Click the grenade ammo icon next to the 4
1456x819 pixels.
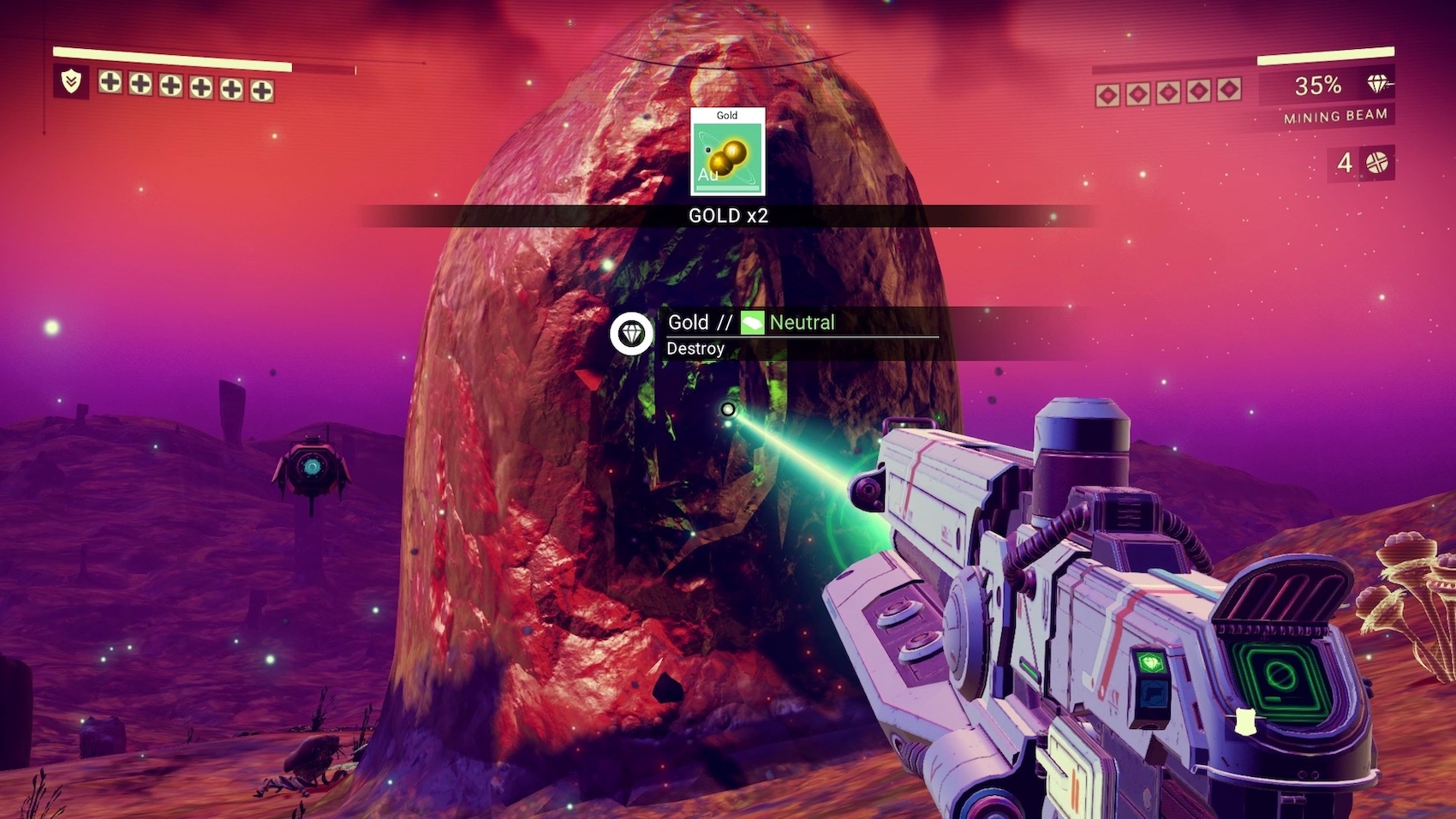[x=1374, y=161]
